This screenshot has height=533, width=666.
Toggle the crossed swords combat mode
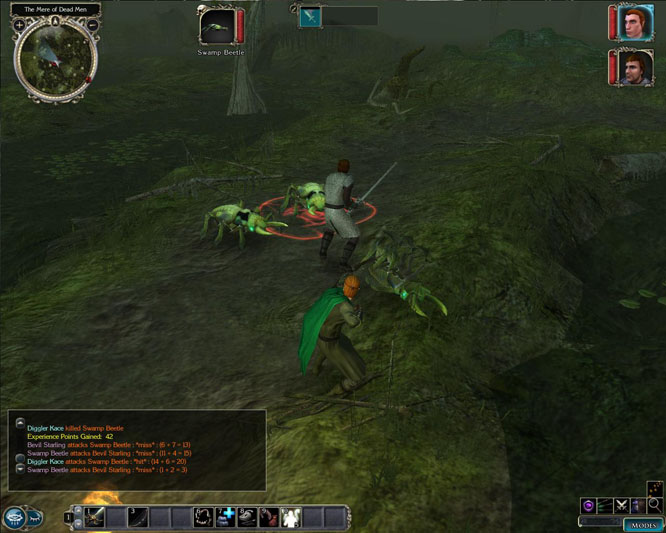coord(621,507)
